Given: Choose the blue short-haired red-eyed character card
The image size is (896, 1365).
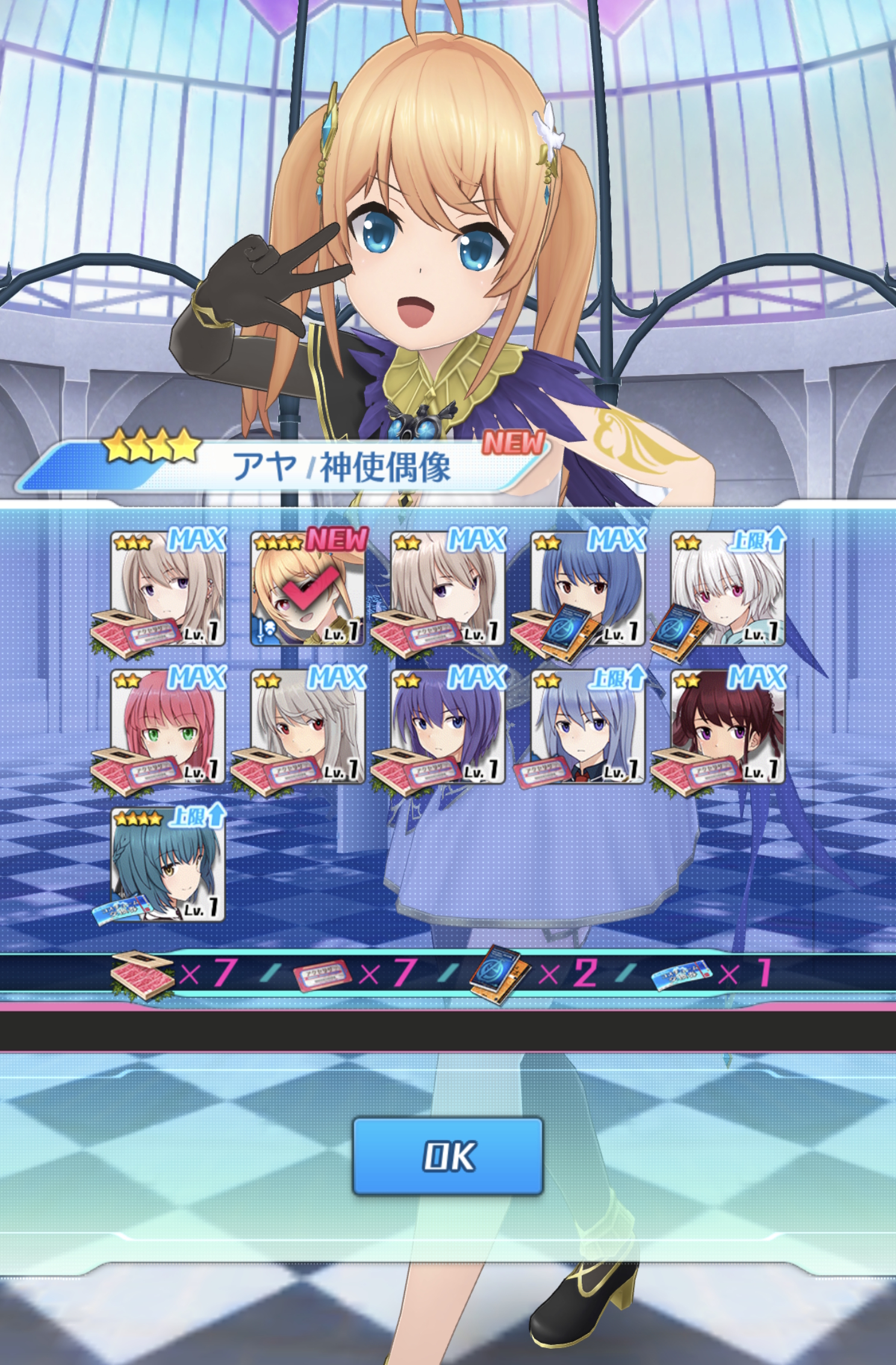Looking at the screenshot, I should [x=588, y=589].
